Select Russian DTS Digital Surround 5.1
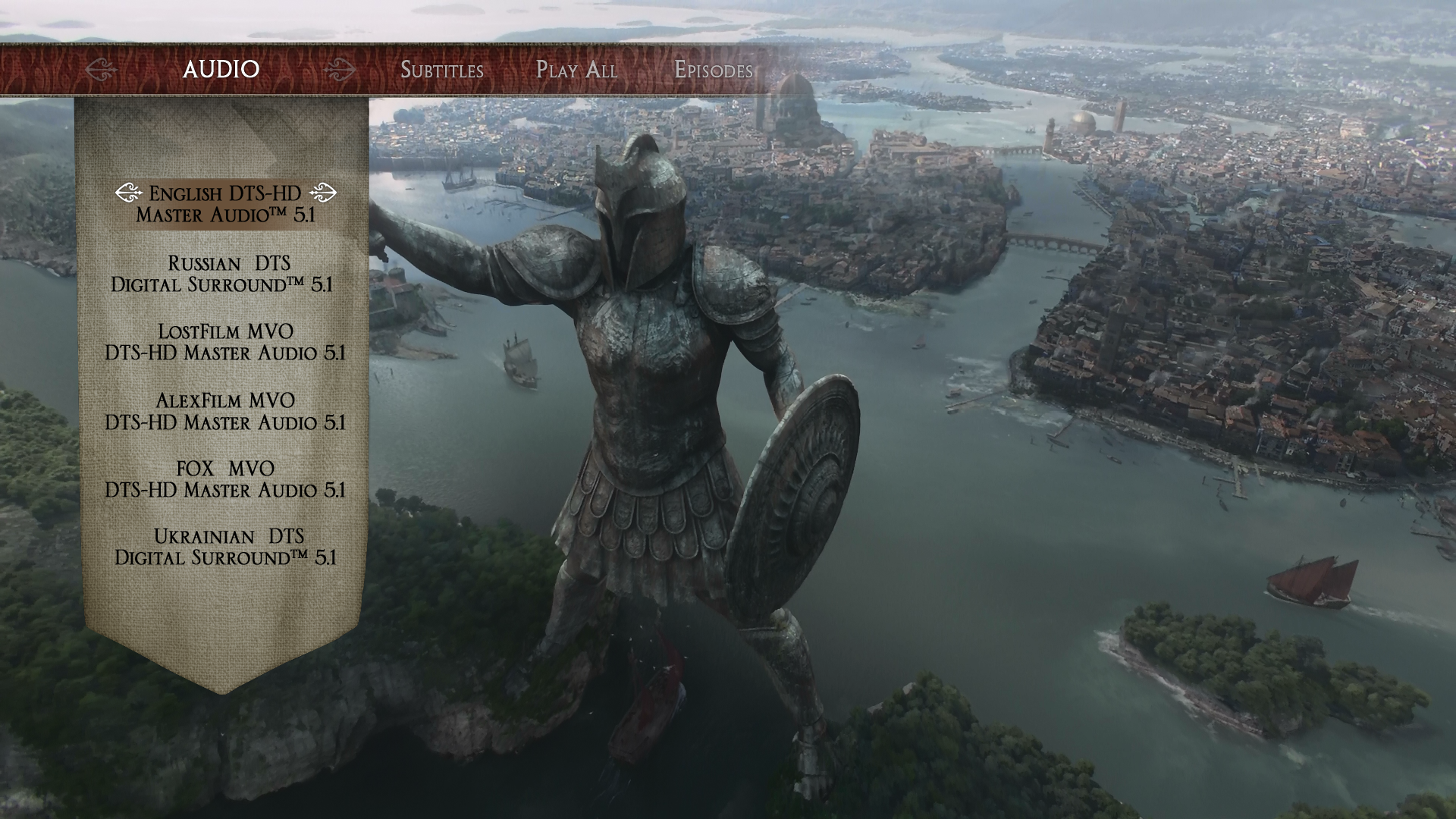Screen dimensions: 1456x819 tap(222, 274)
